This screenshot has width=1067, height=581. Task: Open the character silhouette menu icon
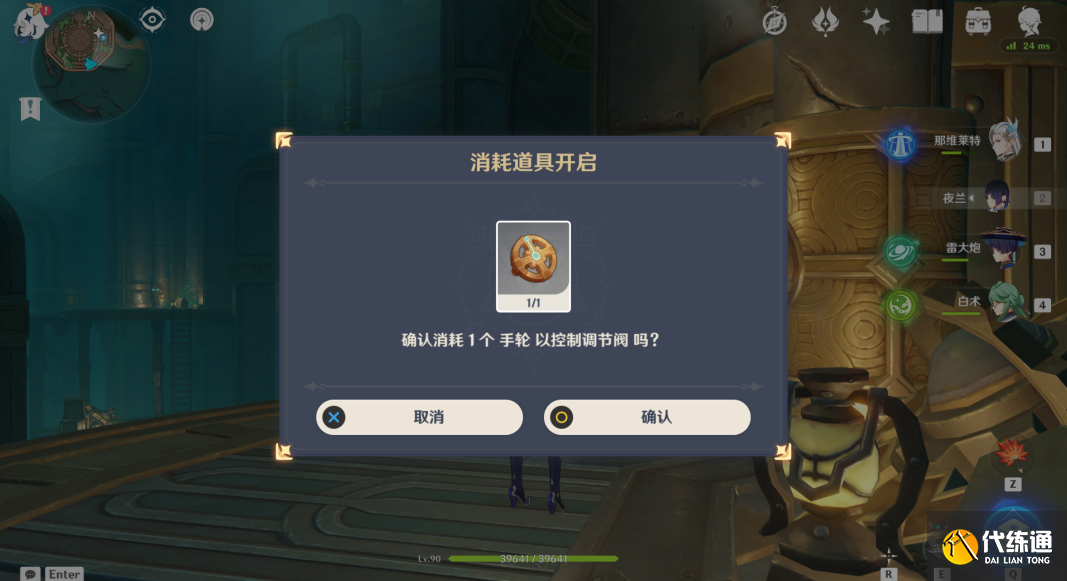(x=1029, y=21)
